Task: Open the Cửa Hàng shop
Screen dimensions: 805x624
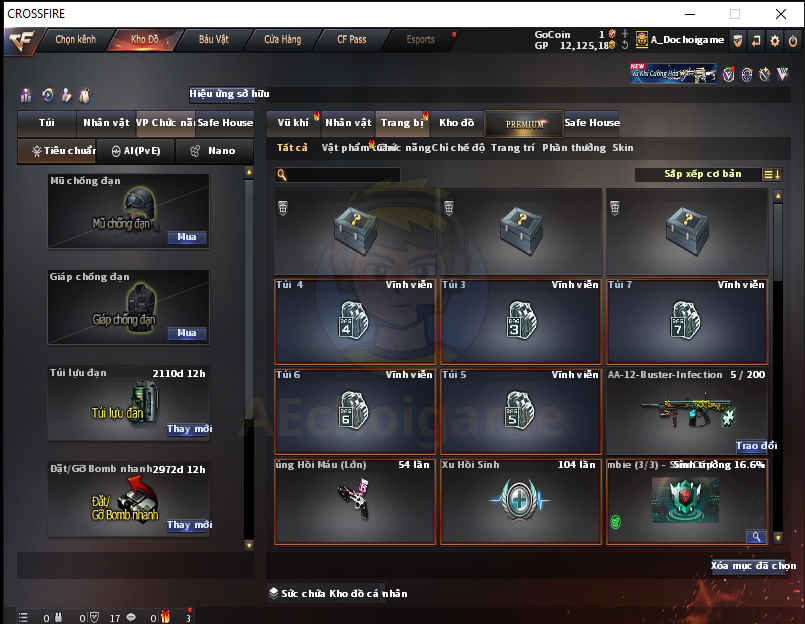Action: (283, 40)
